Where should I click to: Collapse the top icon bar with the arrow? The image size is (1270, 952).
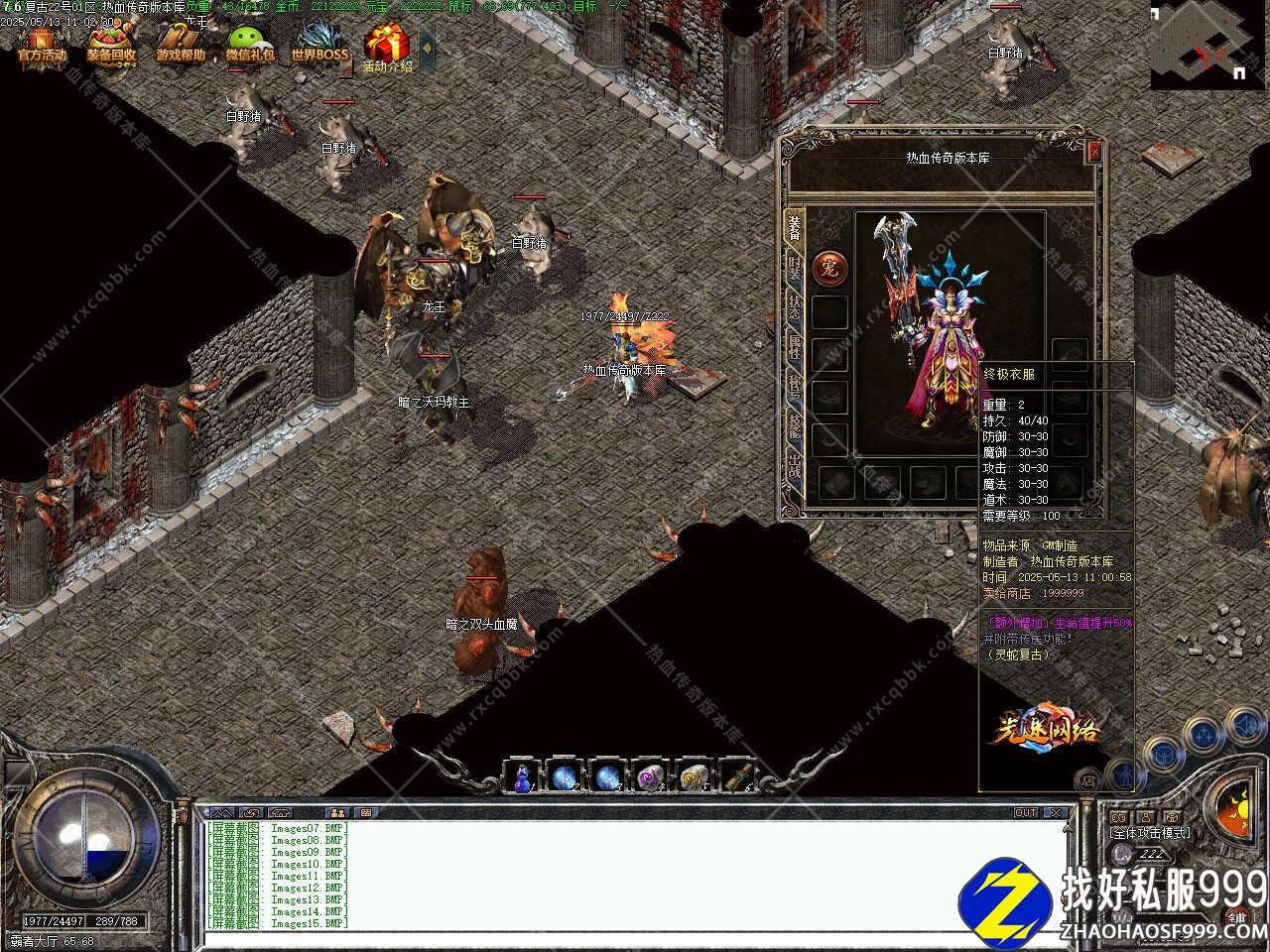(x=428, y=46)
